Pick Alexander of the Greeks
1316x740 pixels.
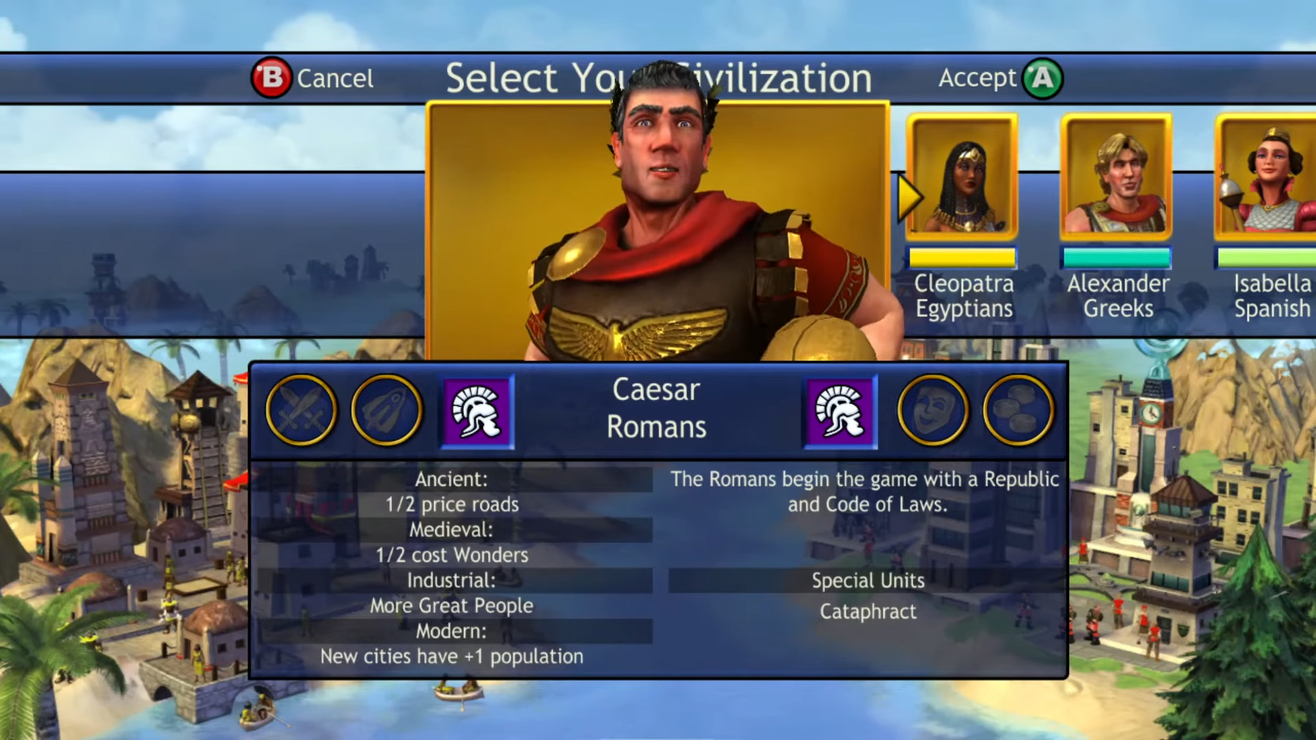pos(1116,178)
